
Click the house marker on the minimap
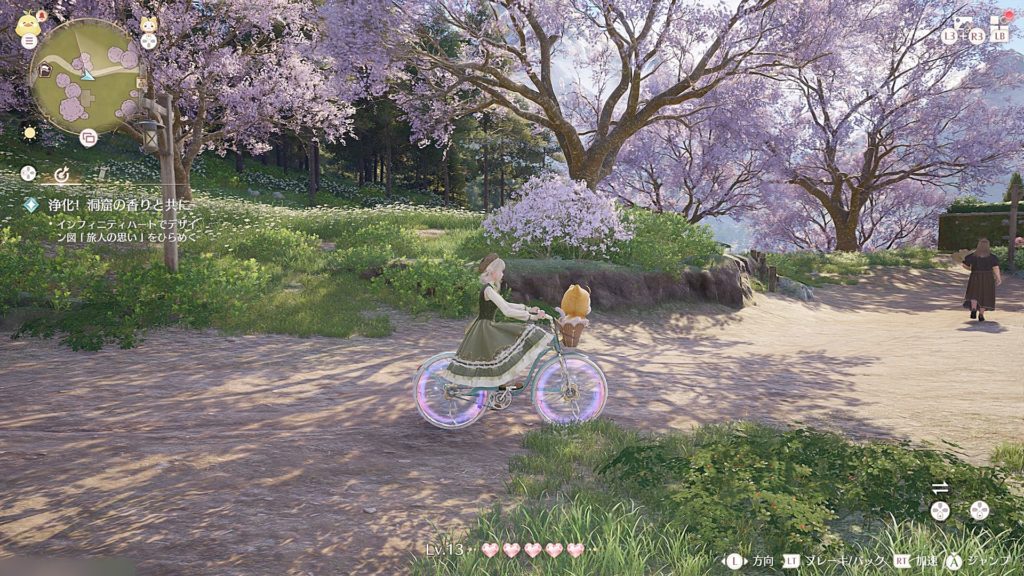pyautogui.click(x=45, y=70)
